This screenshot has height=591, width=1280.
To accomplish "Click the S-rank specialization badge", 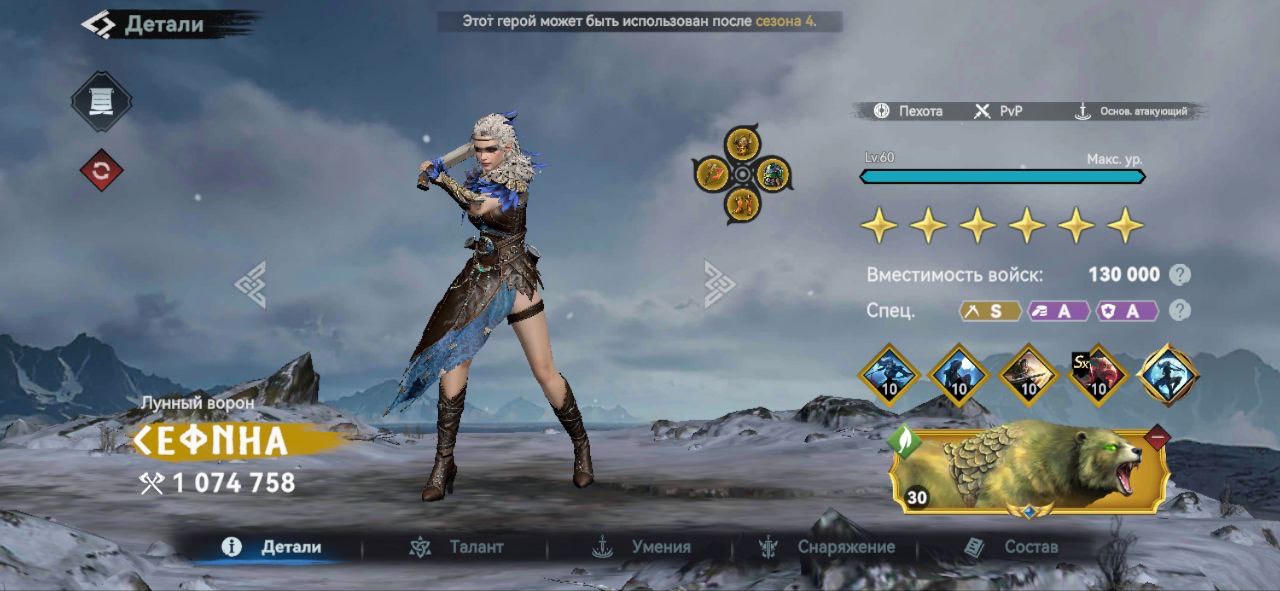I will pyautogui.click(x=990, y=311).
